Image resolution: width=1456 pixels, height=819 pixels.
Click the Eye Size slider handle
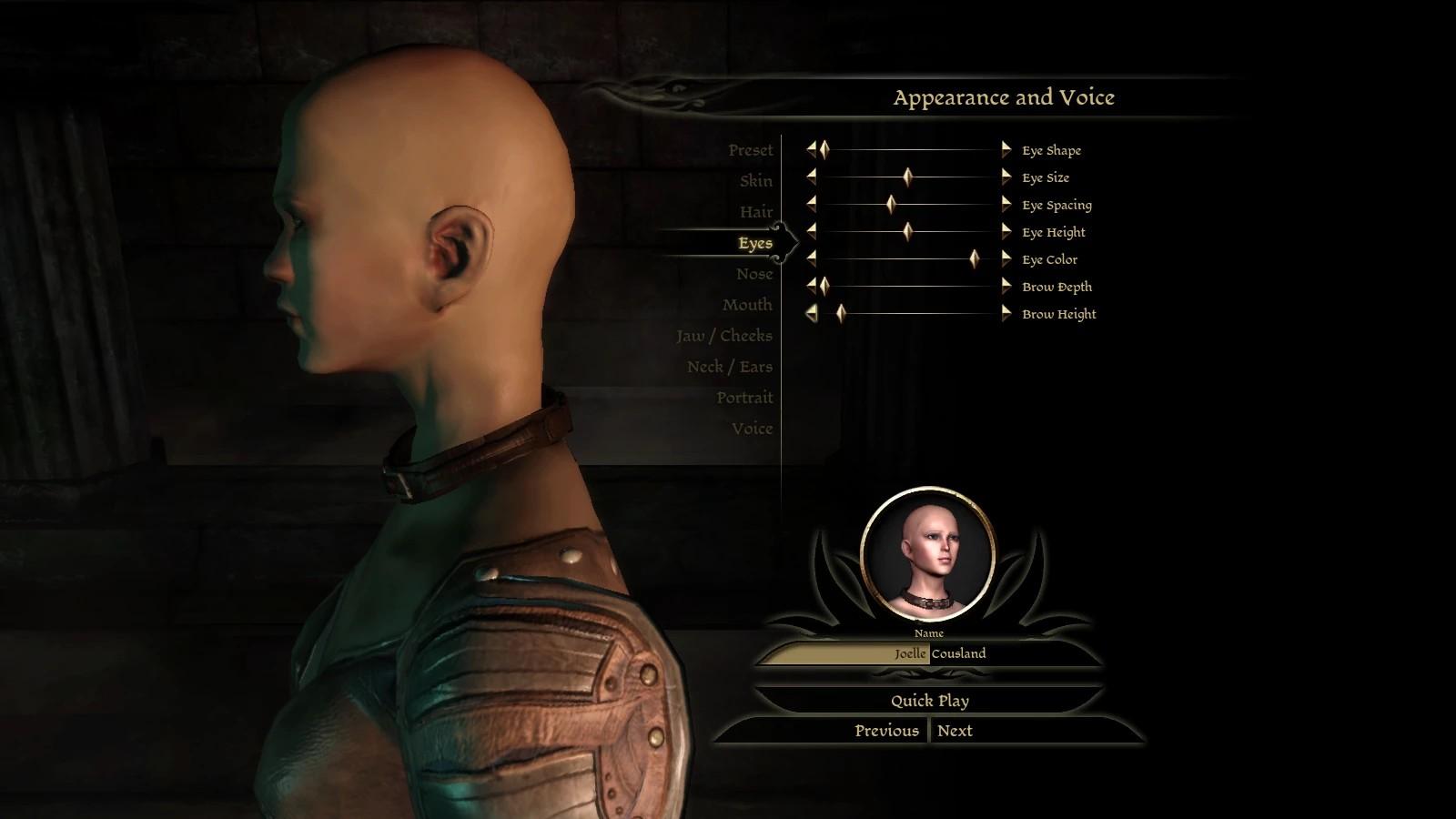pos(907,177)
